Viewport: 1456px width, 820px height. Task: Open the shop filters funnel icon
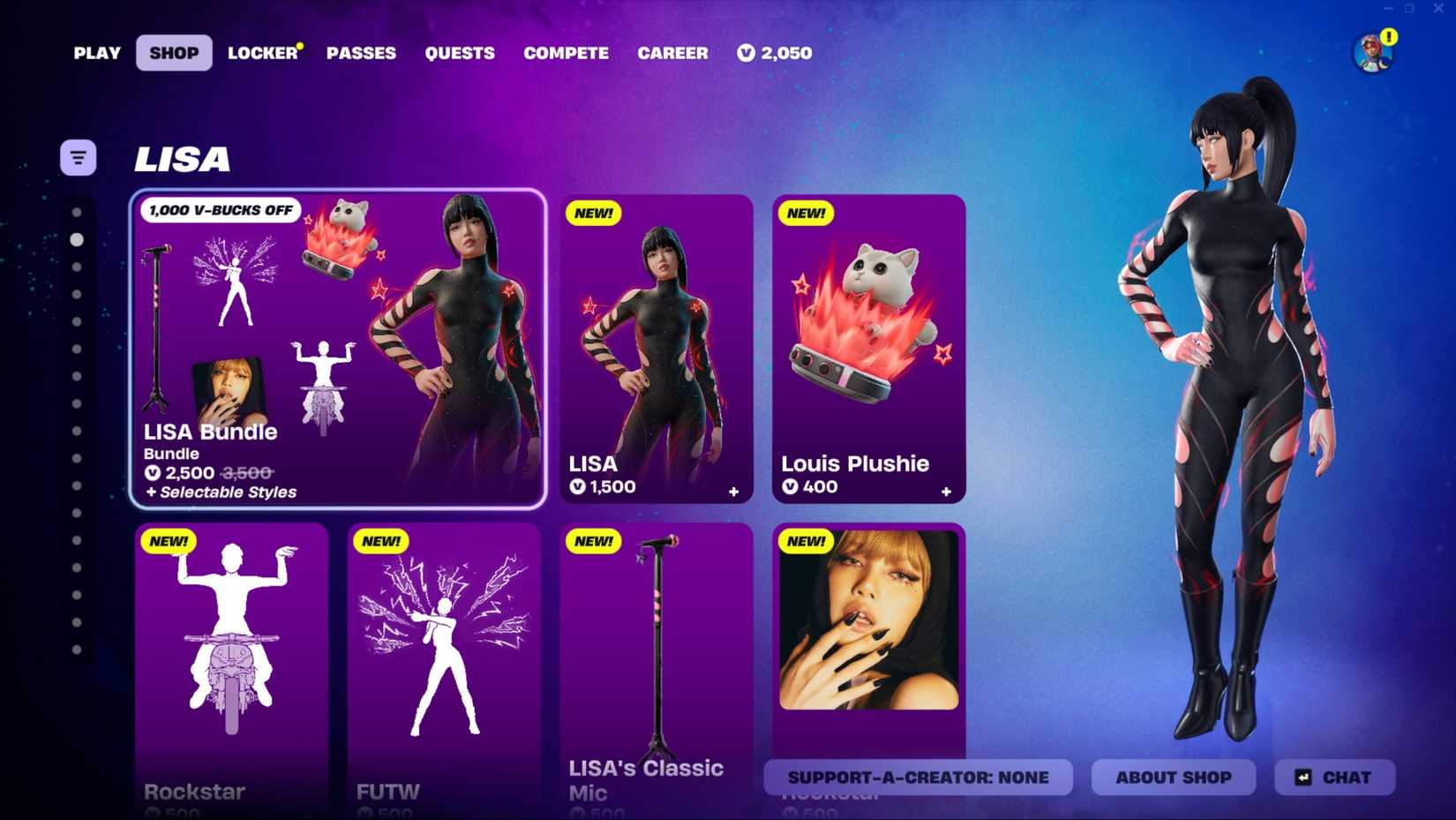pos(78,156)
